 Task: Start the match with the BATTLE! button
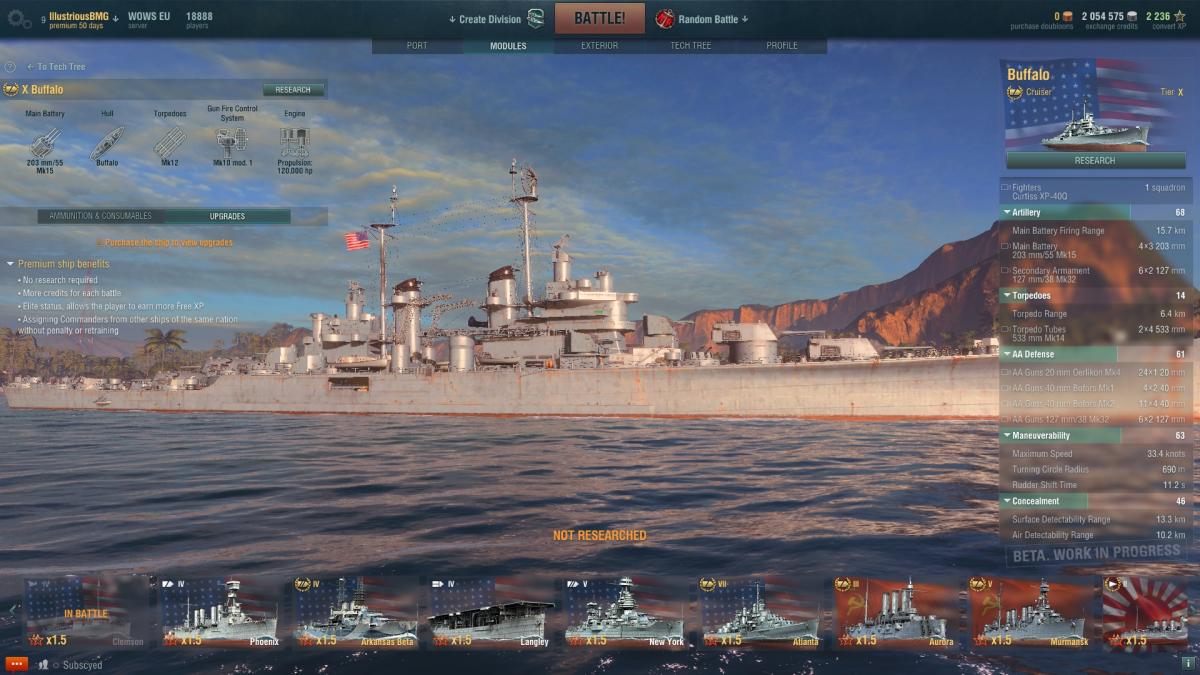[599, 18]
